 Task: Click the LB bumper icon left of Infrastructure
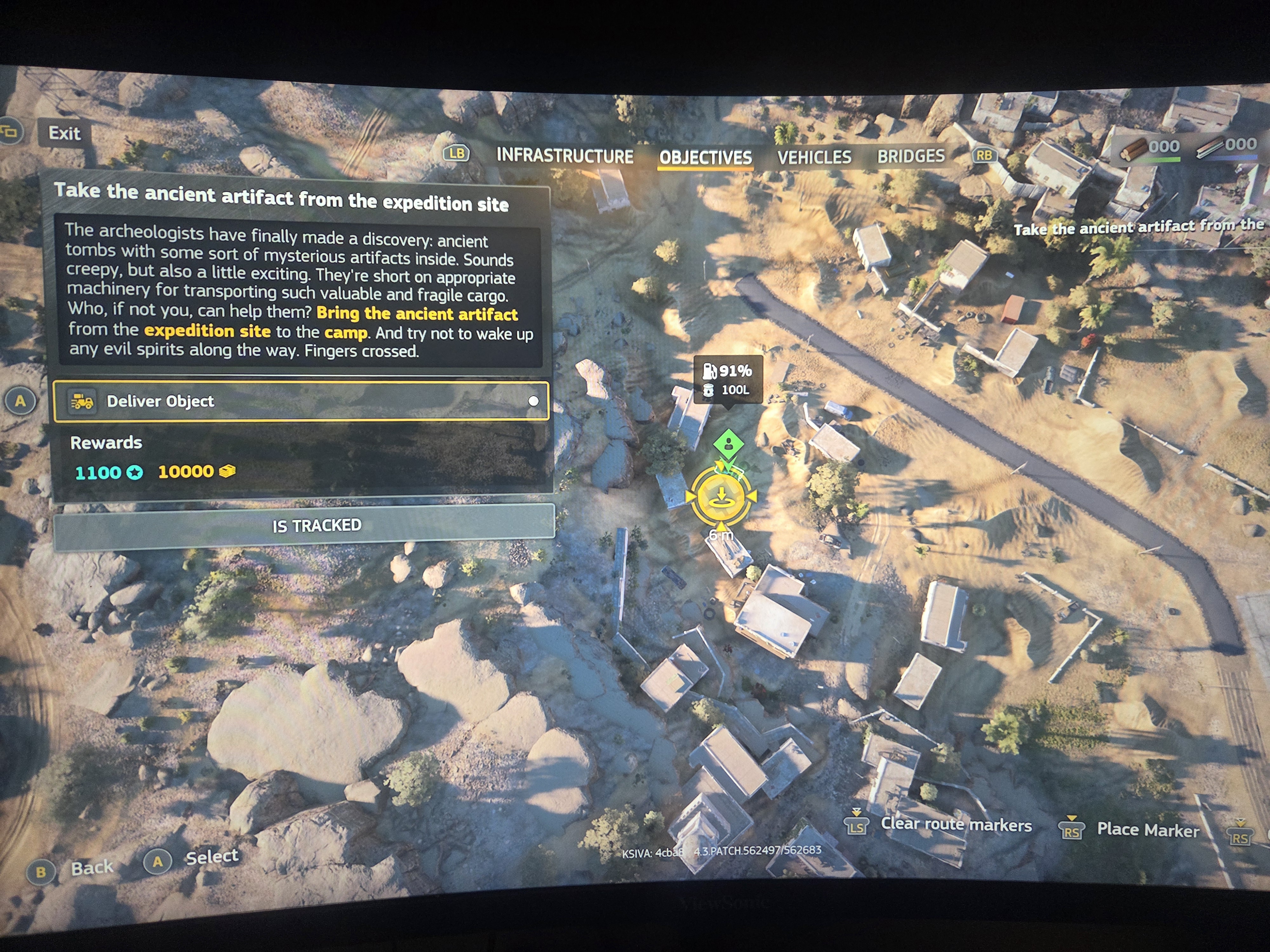(x=457, y=155)
